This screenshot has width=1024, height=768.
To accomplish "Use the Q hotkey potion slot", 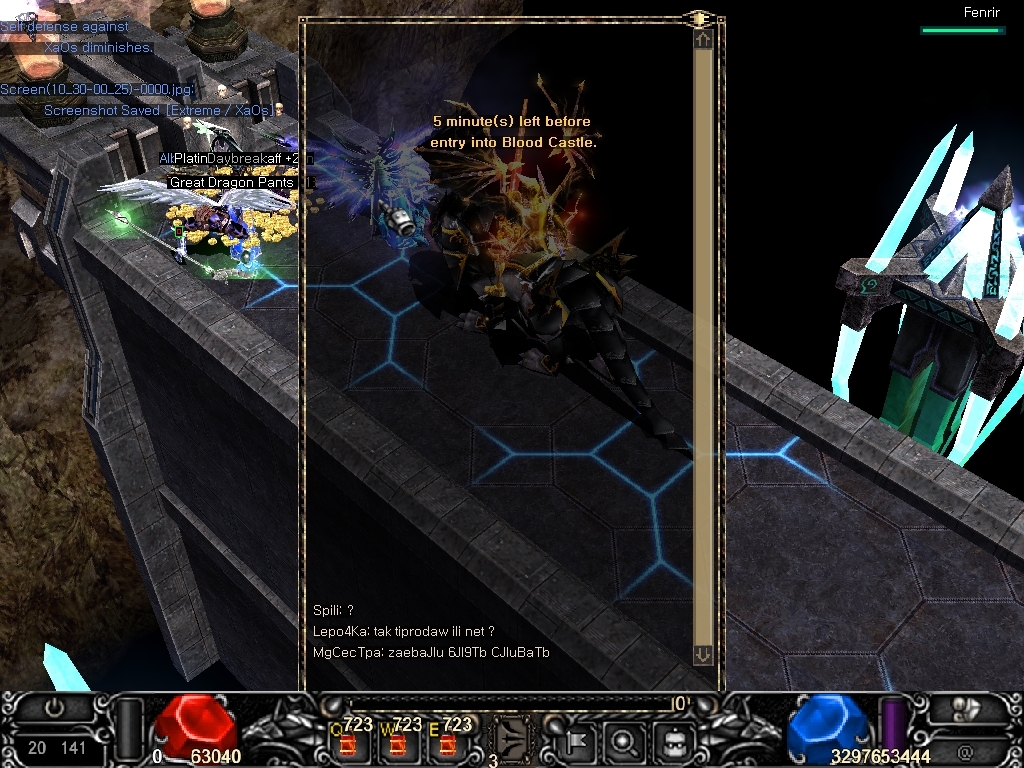I will point(348,744).
